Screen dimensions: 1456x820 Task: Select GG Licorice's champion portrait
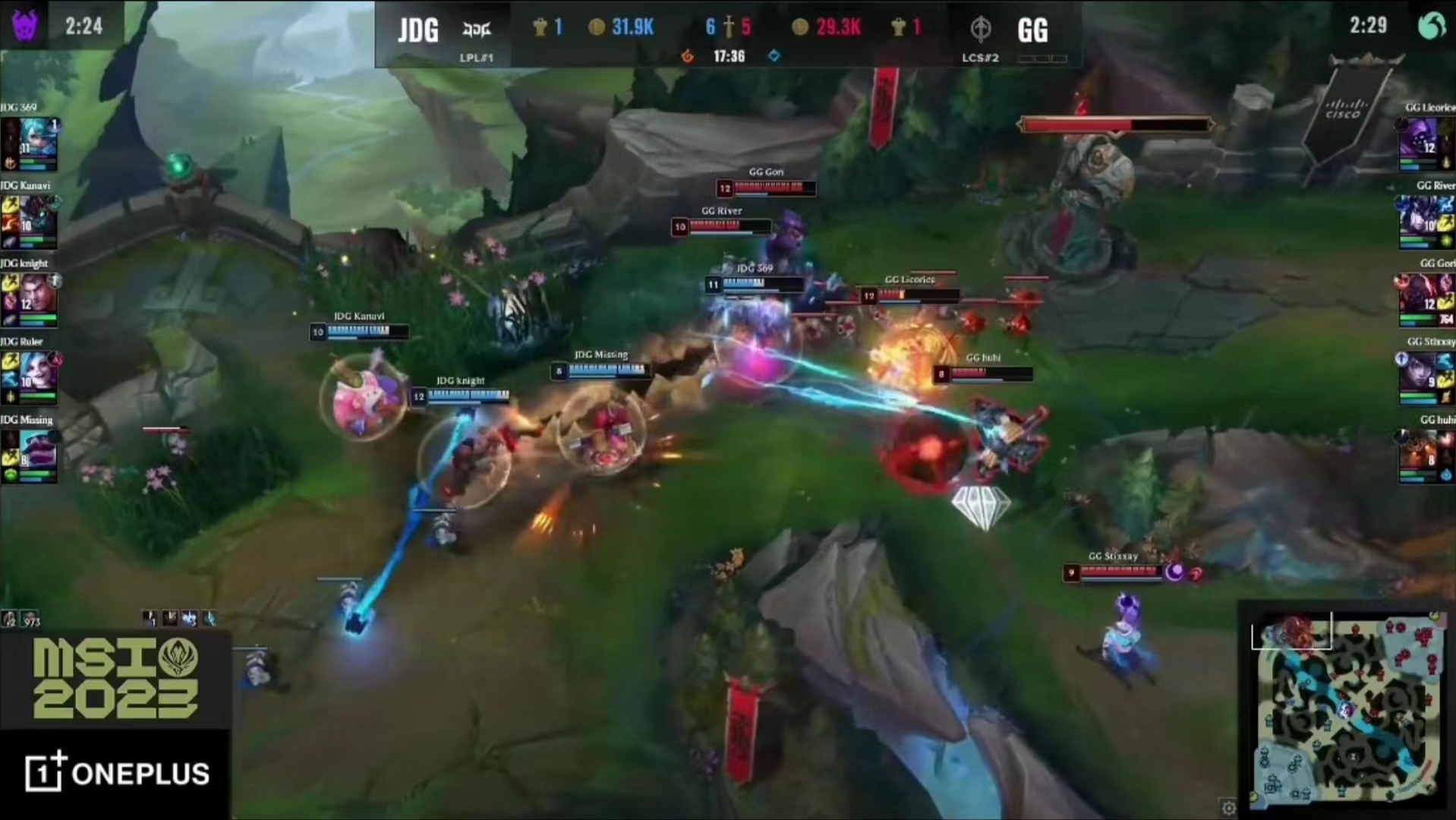point(1421,138)
